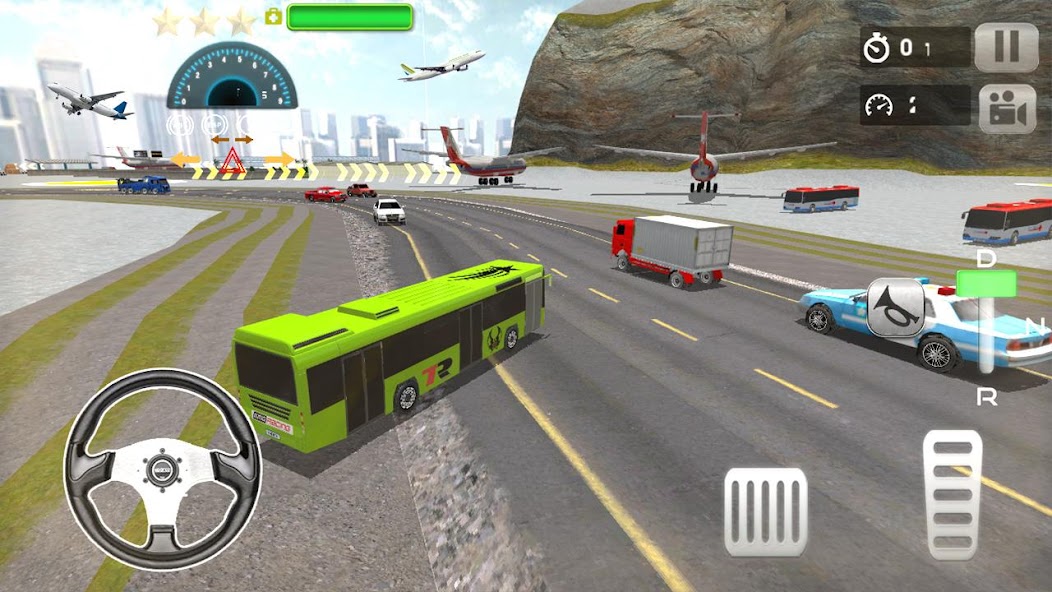1052x592 pixels.
Task: Toggle the red hazard triangle lights
Action: pos(232,160)
